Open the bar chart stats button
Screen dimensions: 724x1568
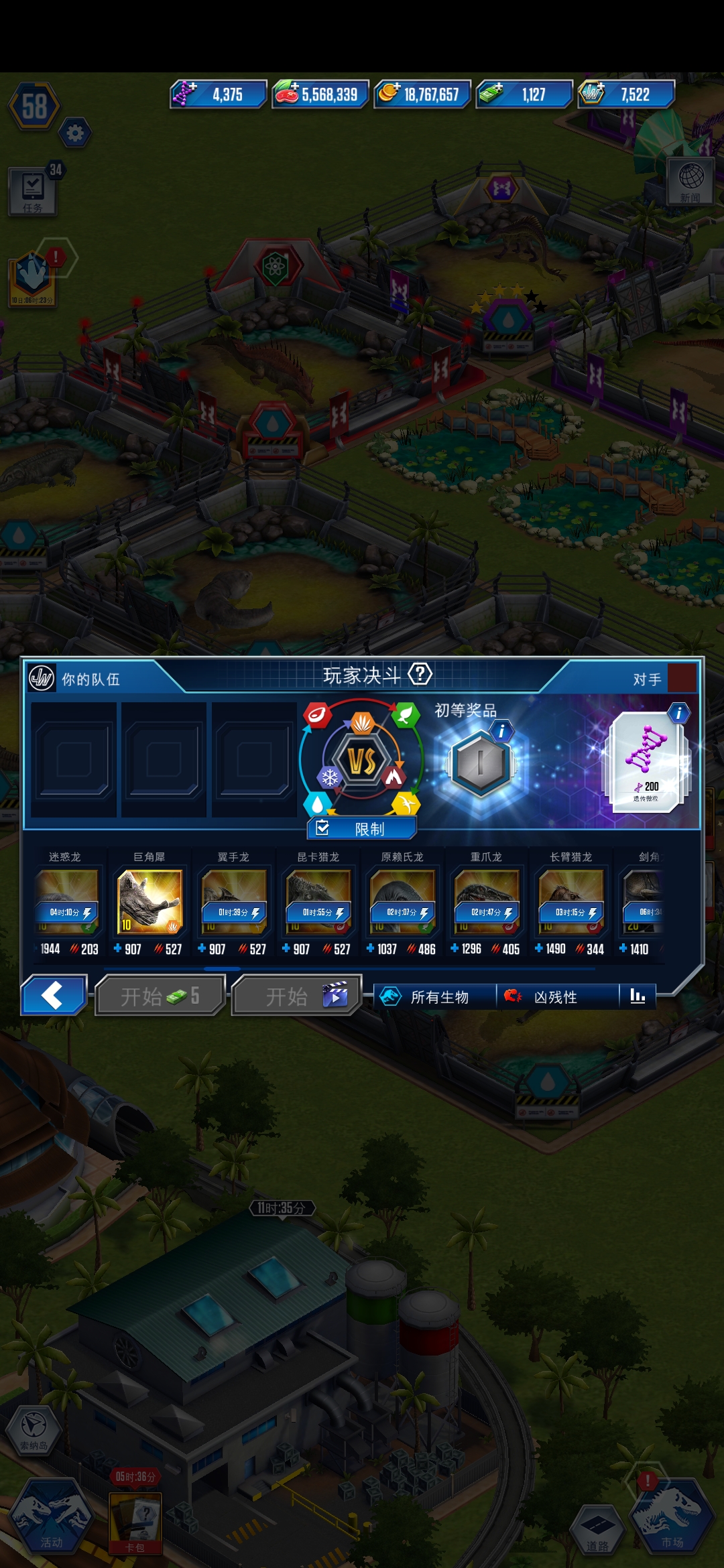[638, 996]
